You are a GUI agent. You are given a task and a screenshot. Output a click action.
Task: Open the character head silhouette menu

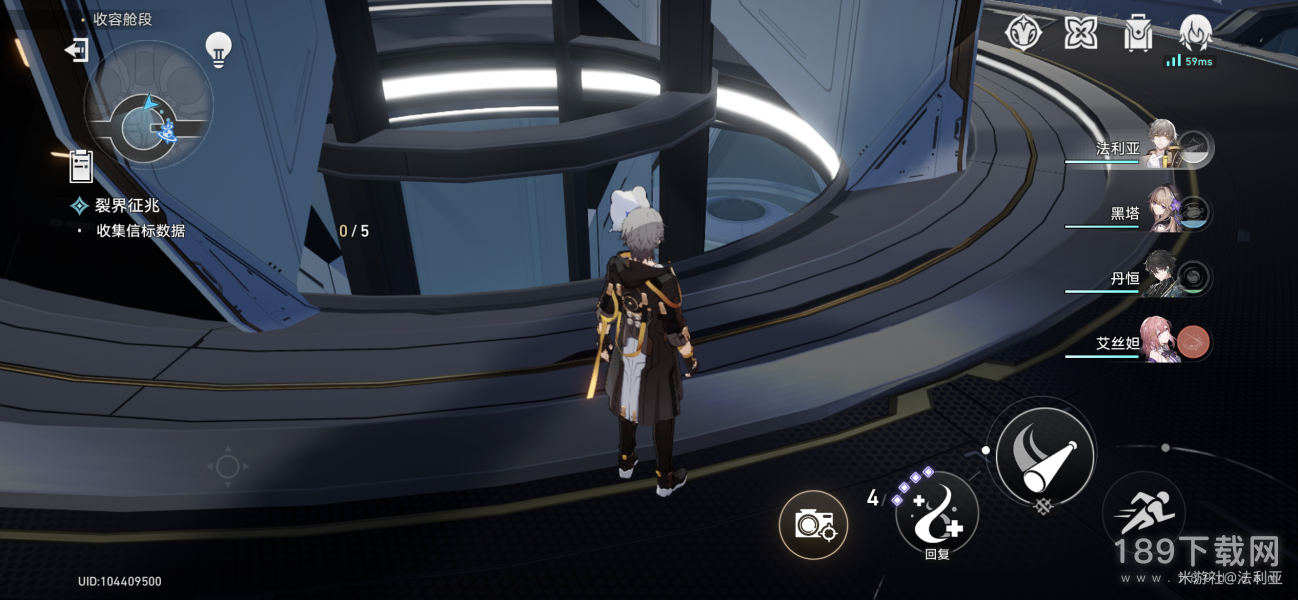[x=1194, y=34]
